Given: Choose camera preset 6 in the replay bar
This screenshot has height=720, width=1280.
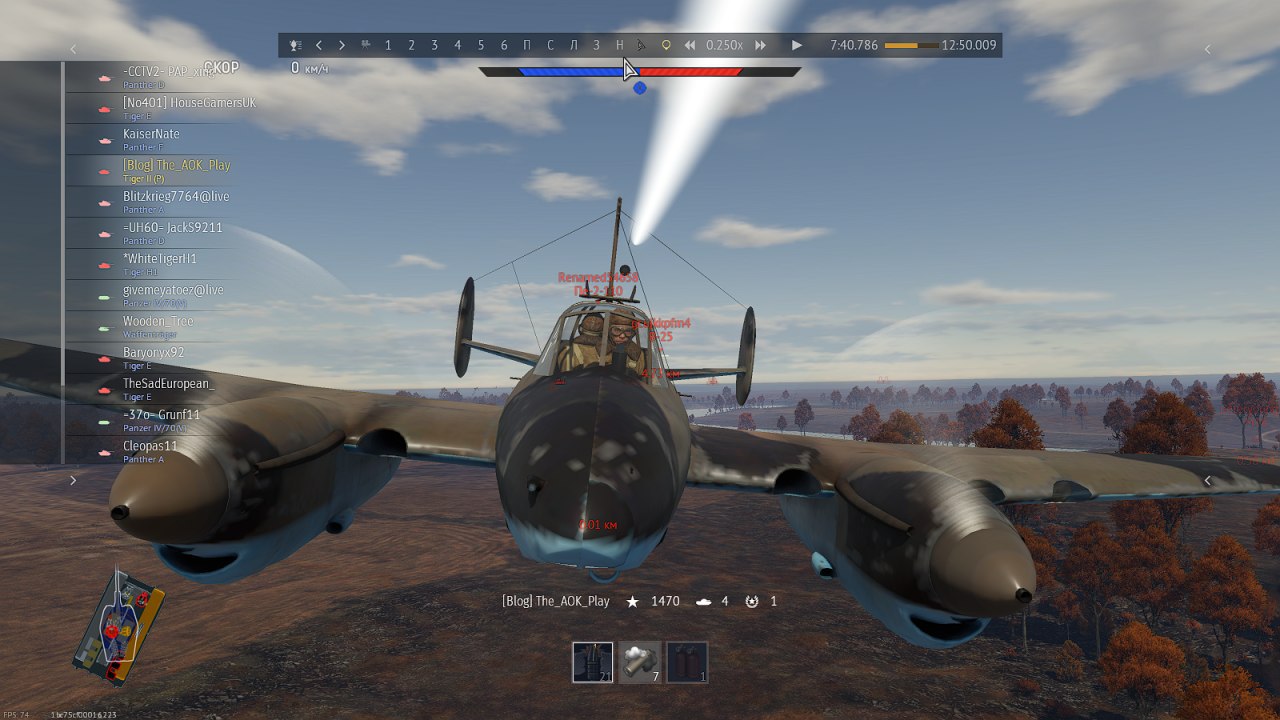Looking at the screenshot, I should tap(504, 45).
